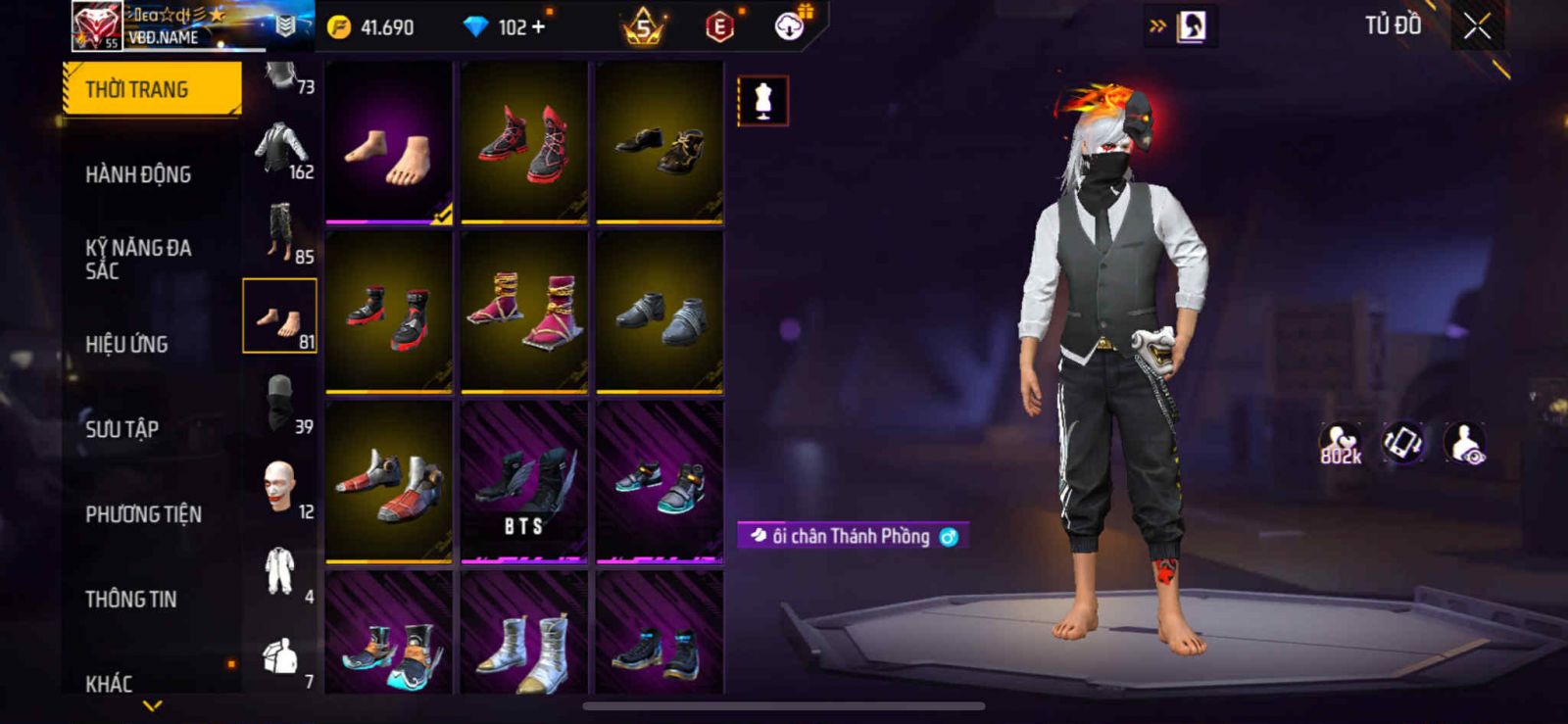Open PHƯƠNG TIỆN category
Screen dimensions: 1568x724
[143, 514]
